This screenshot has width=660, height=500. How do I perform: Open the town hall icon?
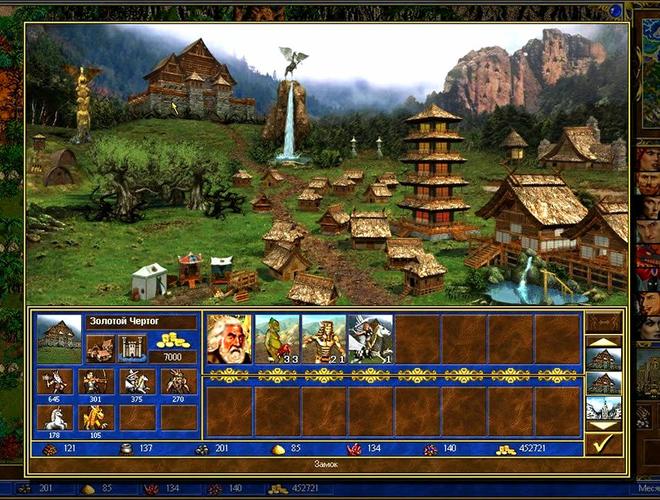(x=100, y=348)
